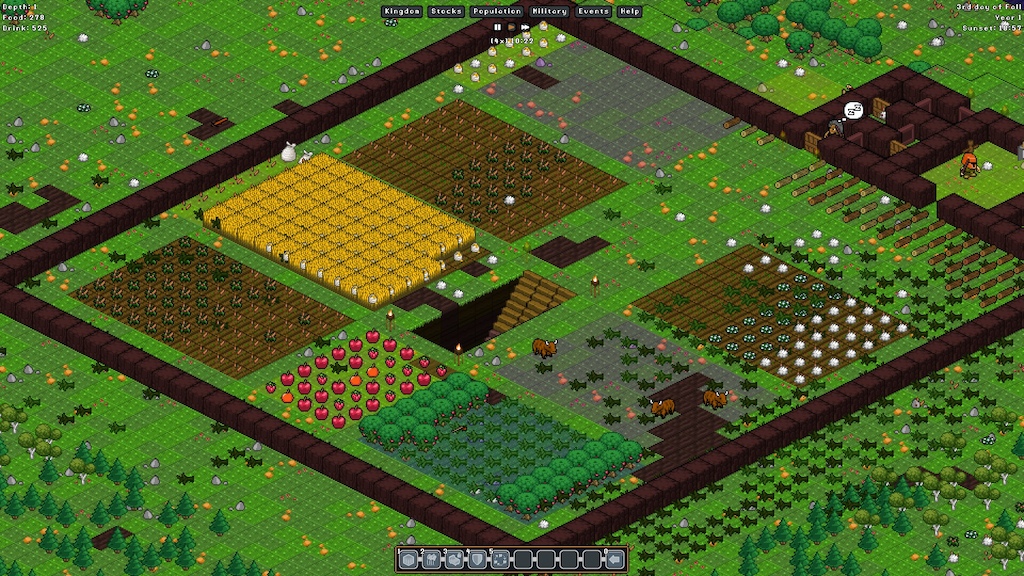Pause the game with the pause button
Image resolution: width=1024 pixels, height=576 pixels.
[x=497, y=27]
